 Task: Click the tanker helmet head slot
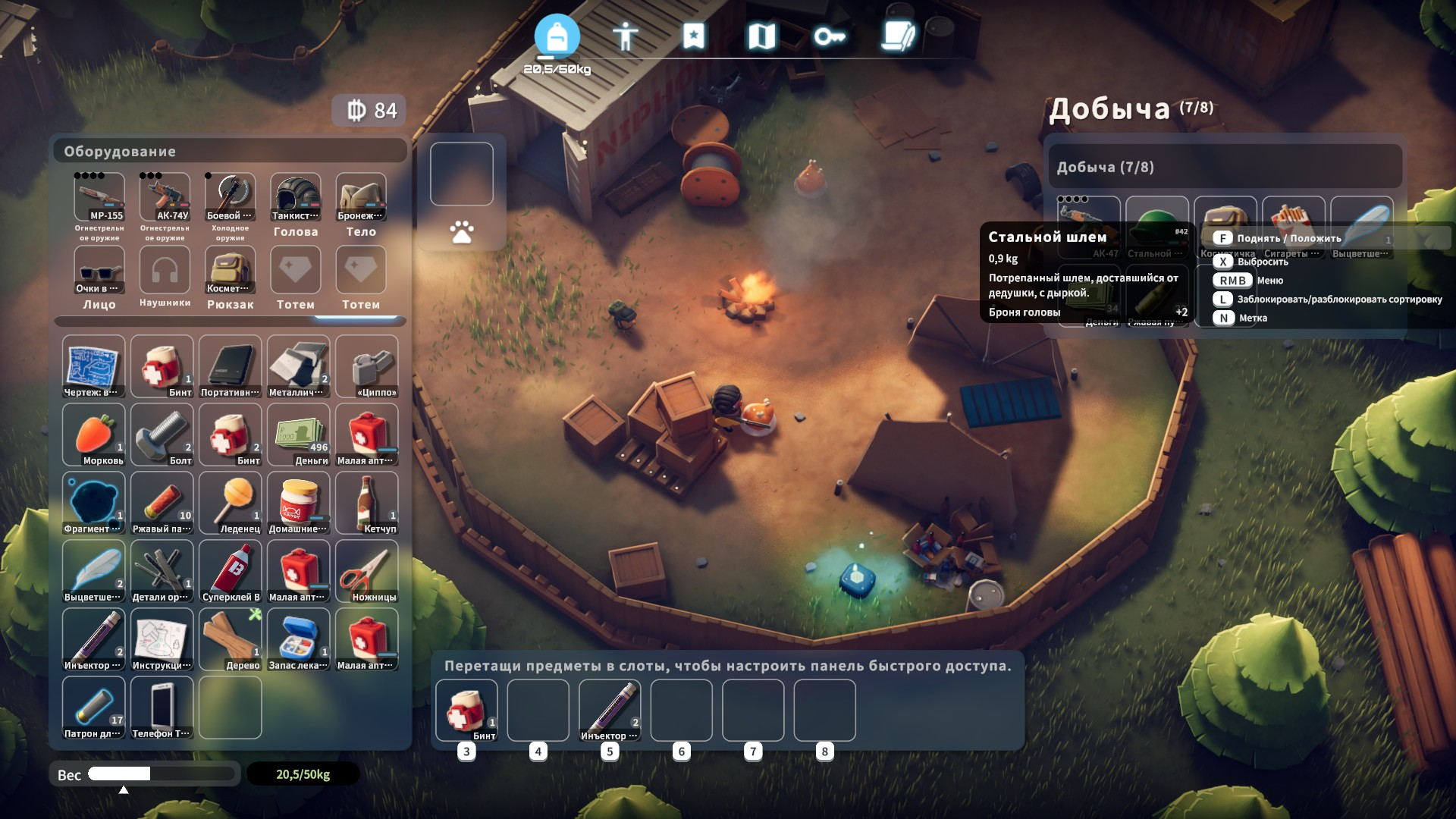[296, 197]
